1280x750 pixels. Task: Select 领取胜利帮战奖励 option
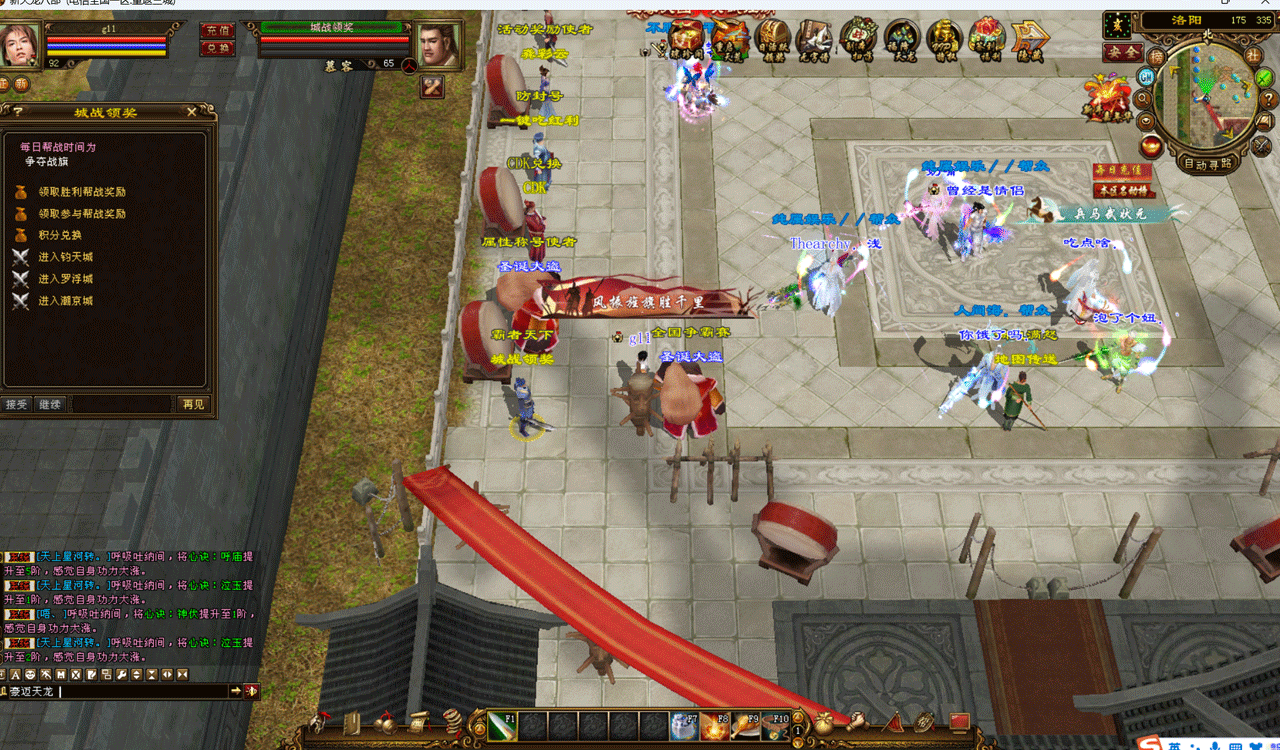(x=82, y=192)
